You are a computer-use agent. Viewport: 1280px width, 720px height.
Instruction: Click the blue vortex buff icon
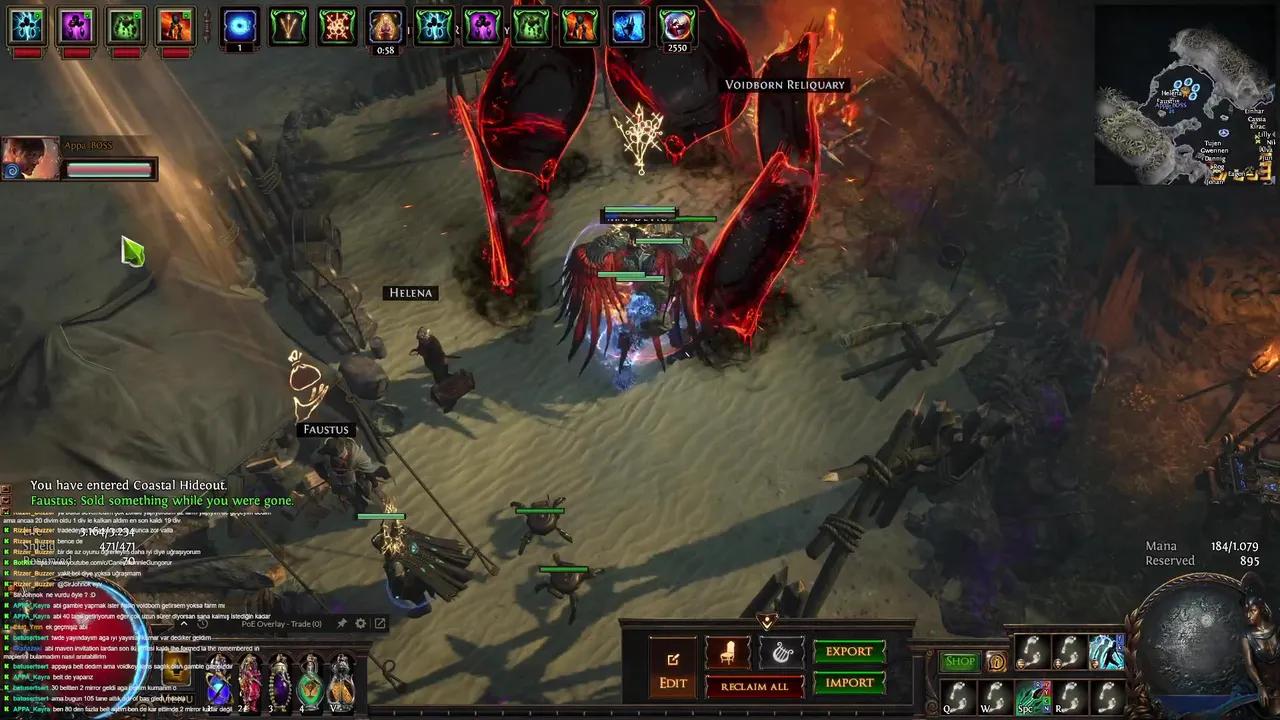point(239,25)
